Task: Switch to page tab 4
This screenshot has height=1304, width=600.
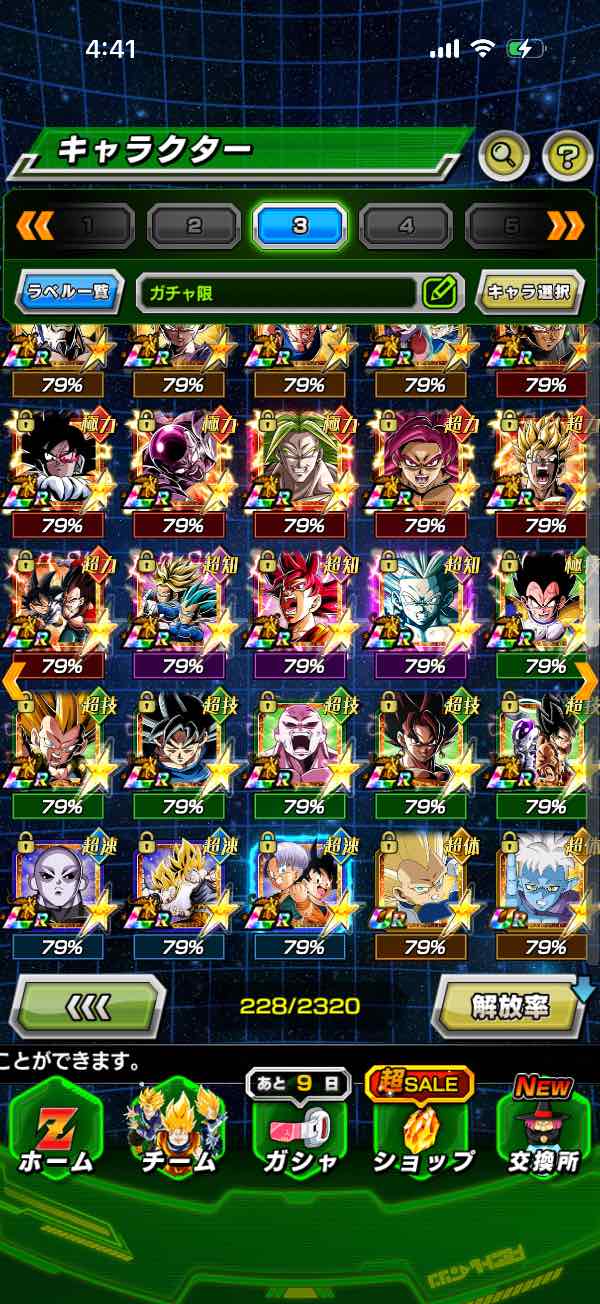Action: pos(406,226)
